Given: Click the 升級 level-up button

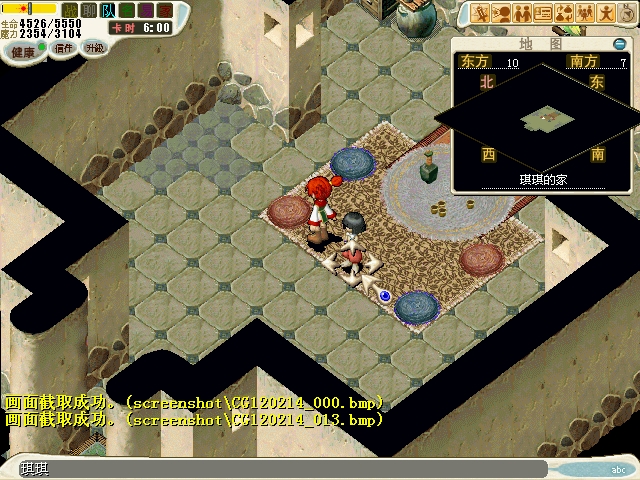Looking at the screenshot, I should point(94,47).
